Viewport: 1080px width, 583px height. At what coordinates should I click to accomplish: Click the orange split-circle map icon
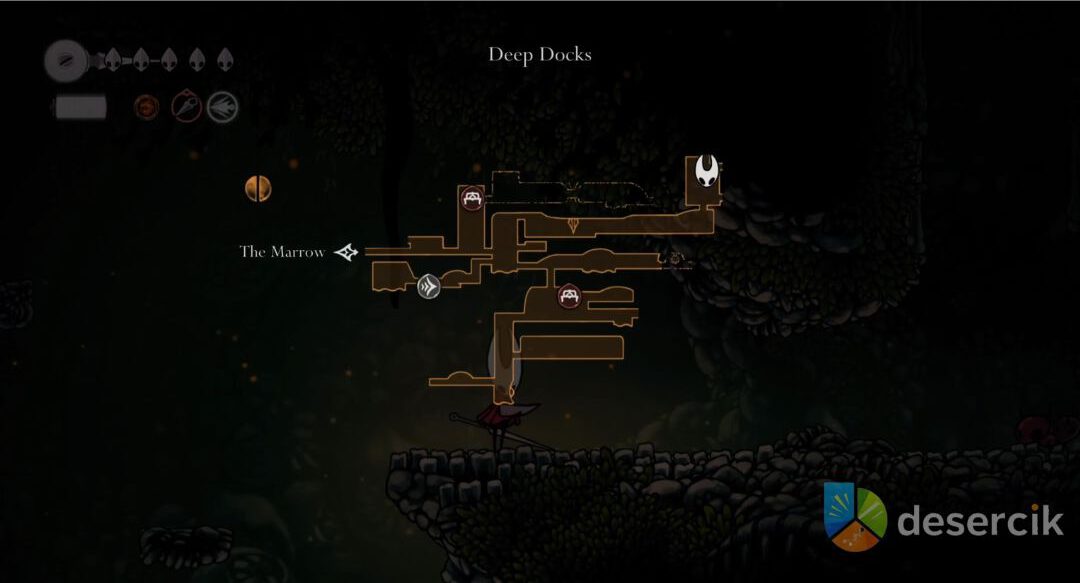(258, 188)
